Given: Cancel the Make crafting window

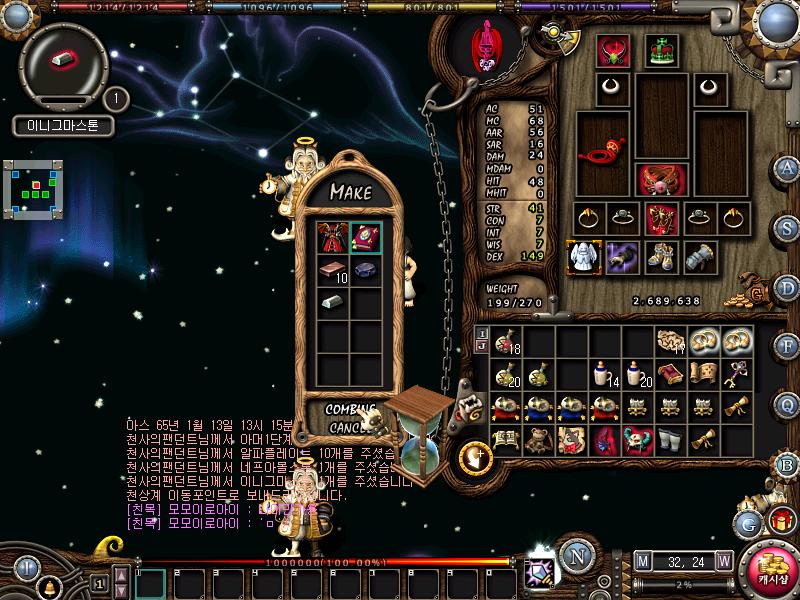Looking at the screenshot, I should coord(345,428).
